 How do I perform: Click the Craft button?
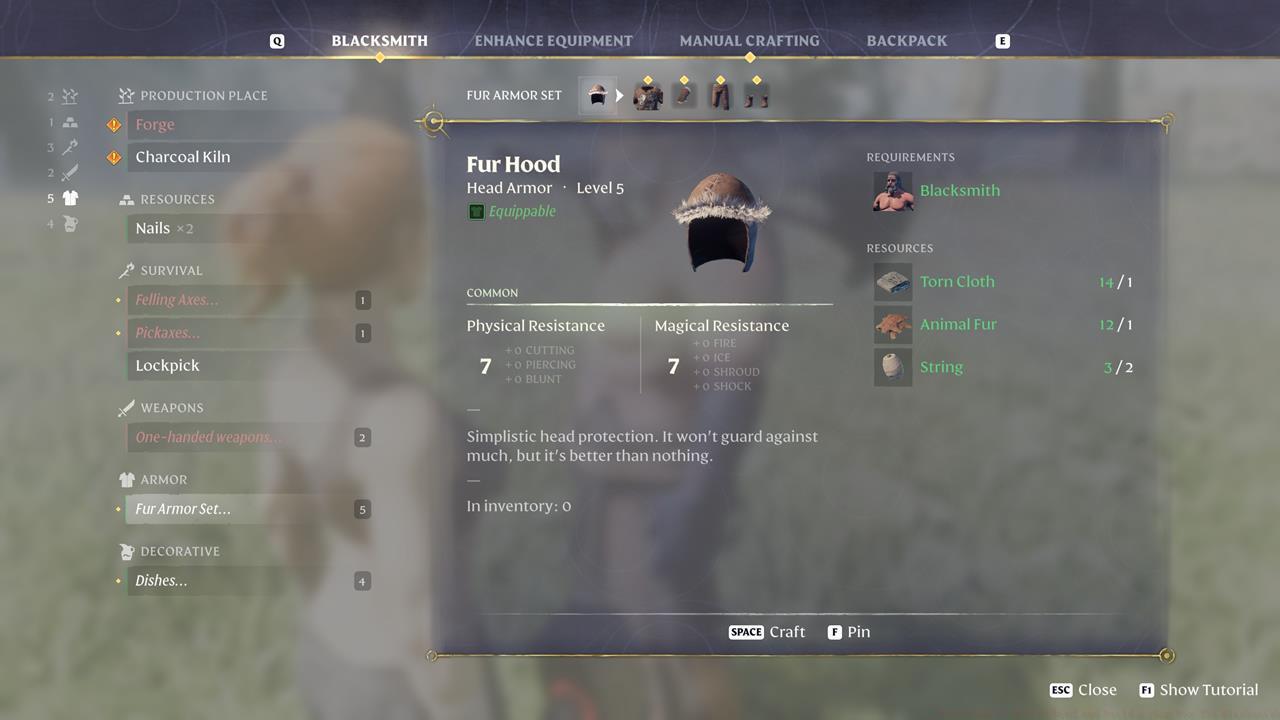click(767, 631)
